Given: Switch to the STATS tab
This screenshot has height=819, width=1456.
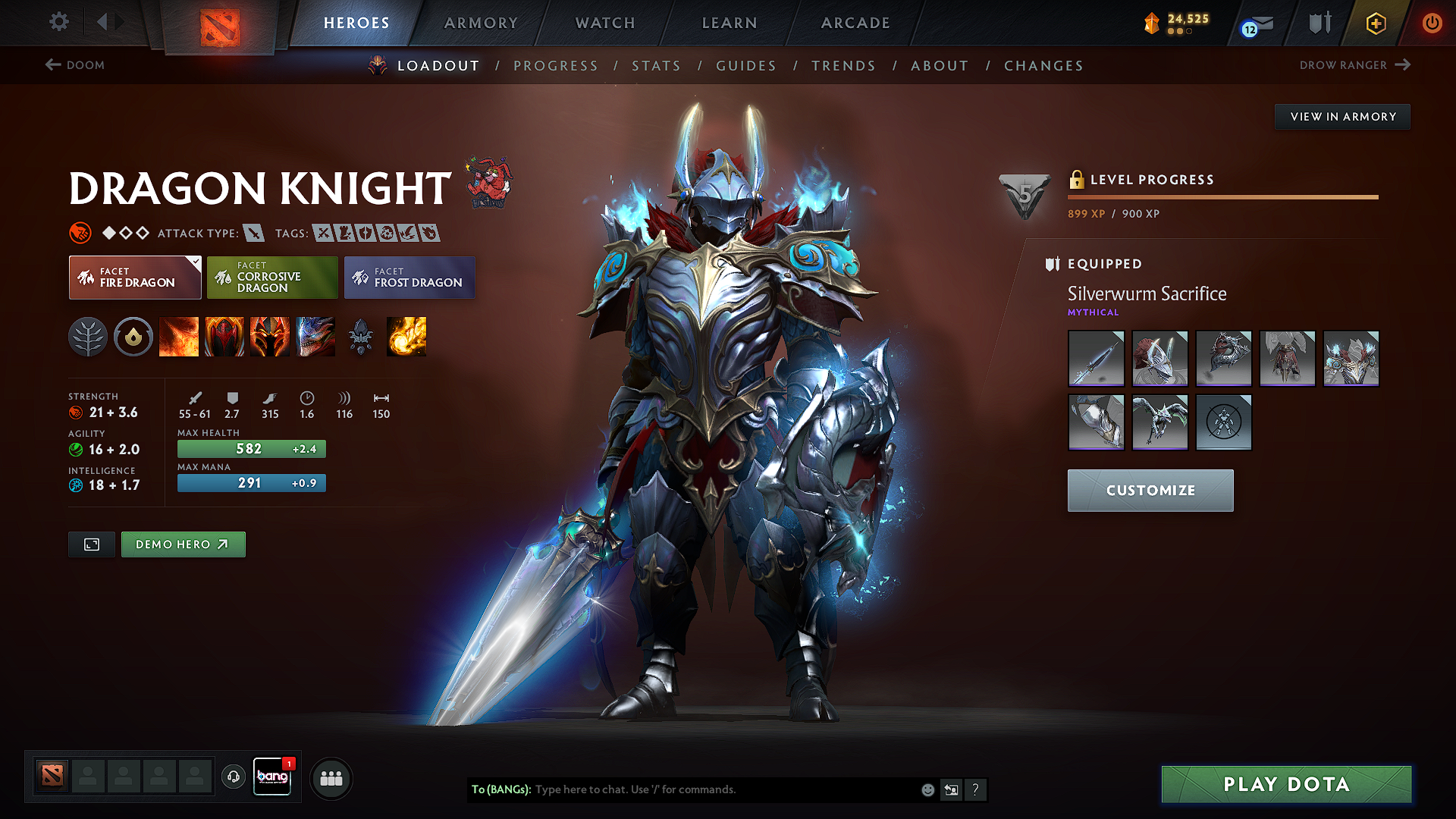Looking at the screenshot, I should pyautogui.click(x=657, y=66).
